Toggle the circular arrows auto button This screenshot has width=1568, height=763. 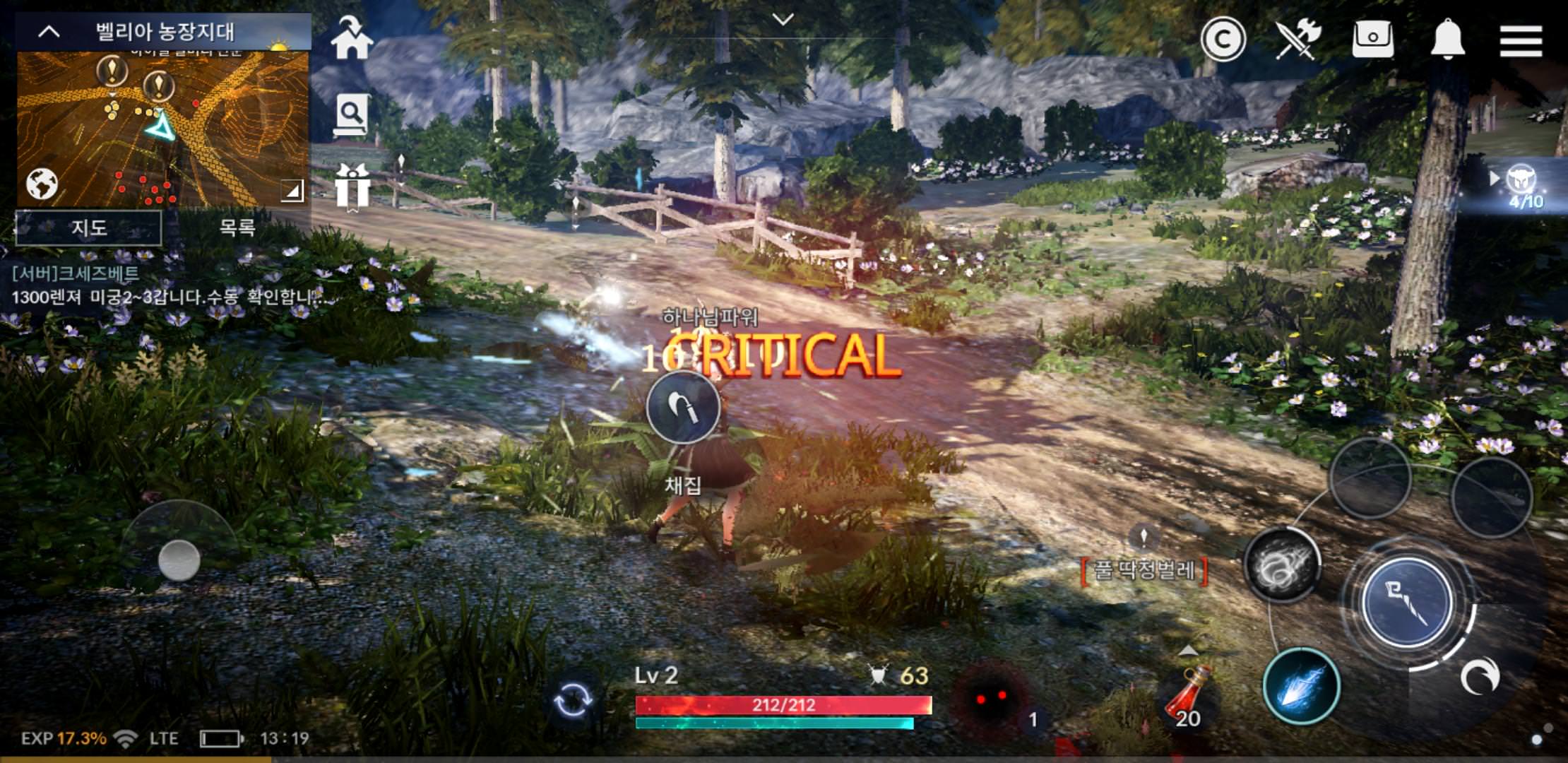pos(572,700)
